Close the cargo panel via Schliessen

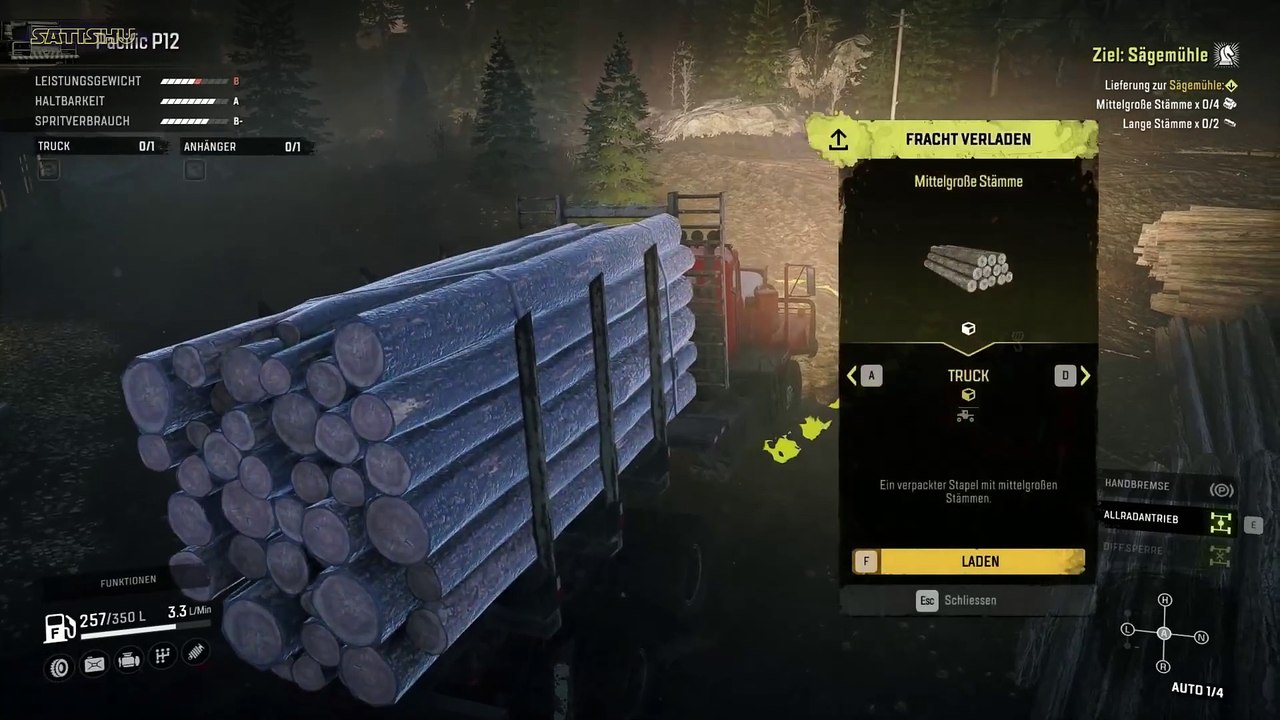967,600
